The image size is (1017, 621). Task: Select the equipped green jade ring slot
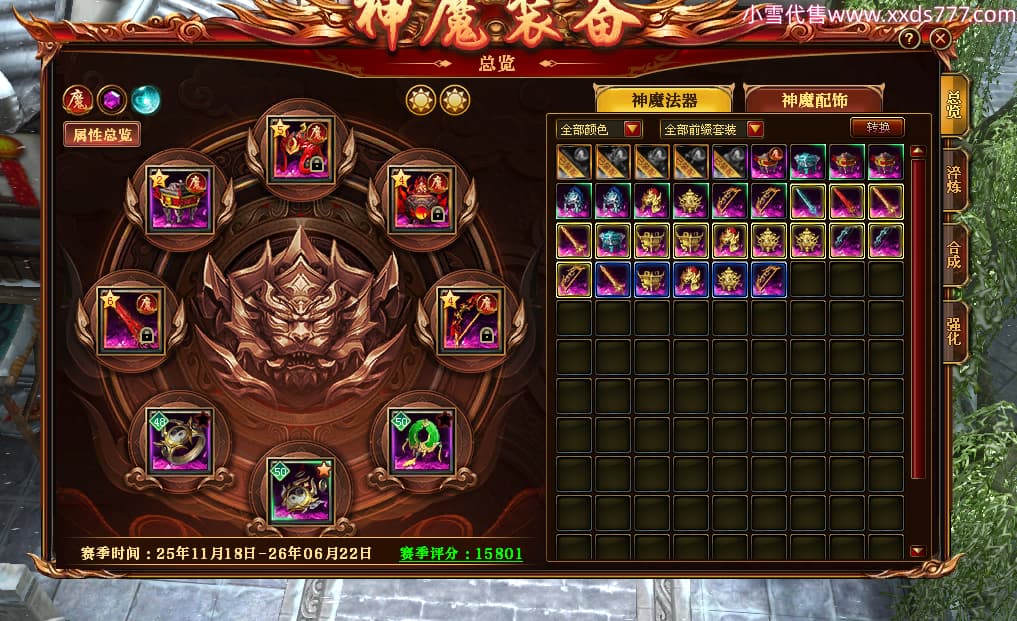421,439
